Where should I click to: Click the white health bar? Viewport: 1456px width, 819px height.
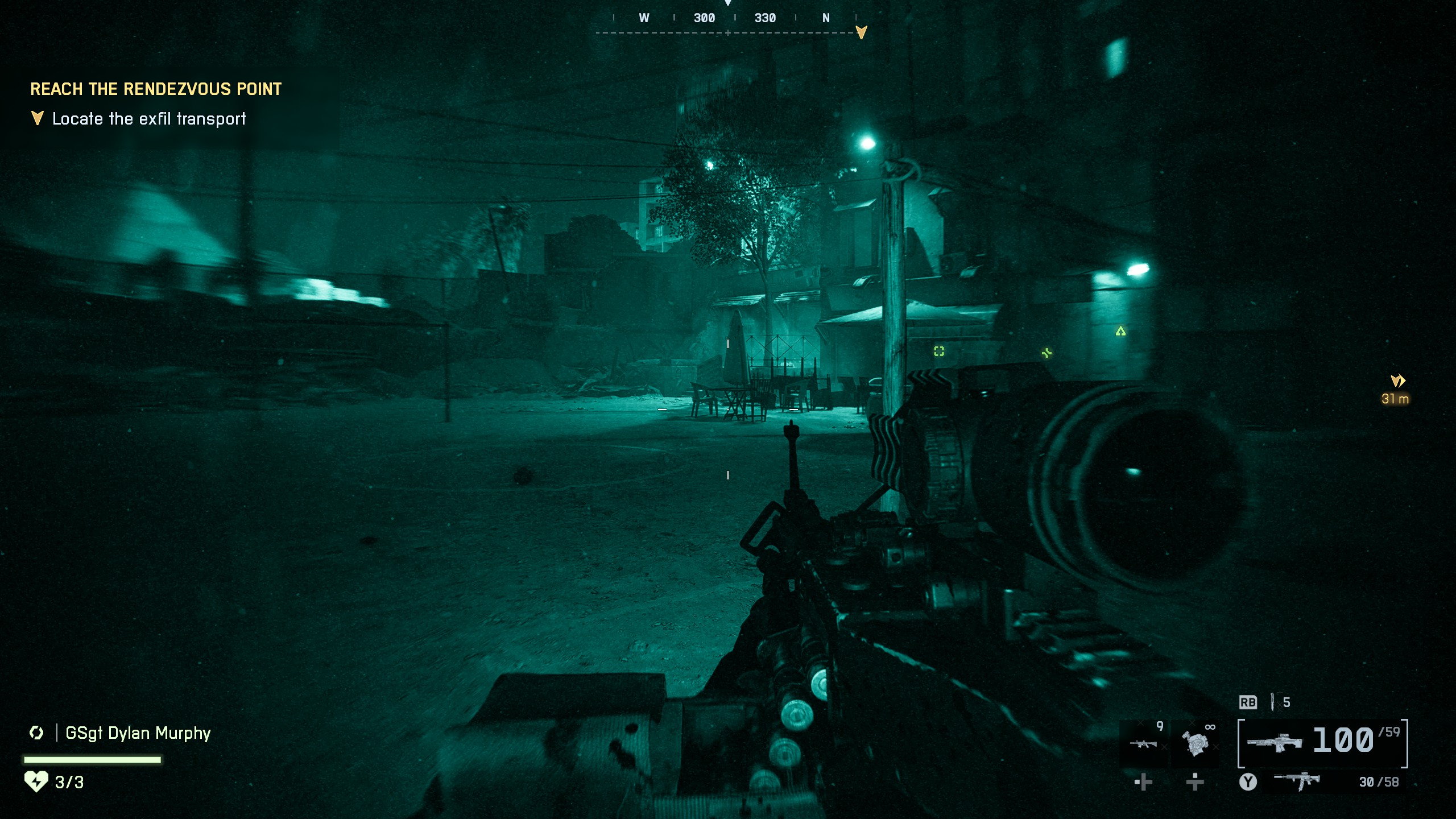(x=93, y=759)
